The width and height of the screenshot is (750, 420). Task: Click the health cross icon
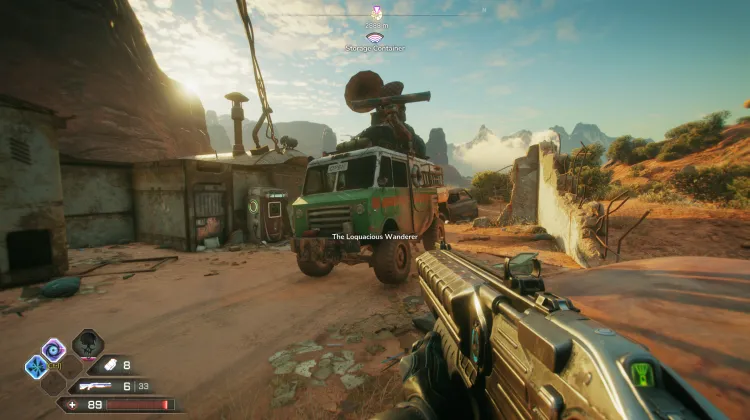(x=74, y=404)
